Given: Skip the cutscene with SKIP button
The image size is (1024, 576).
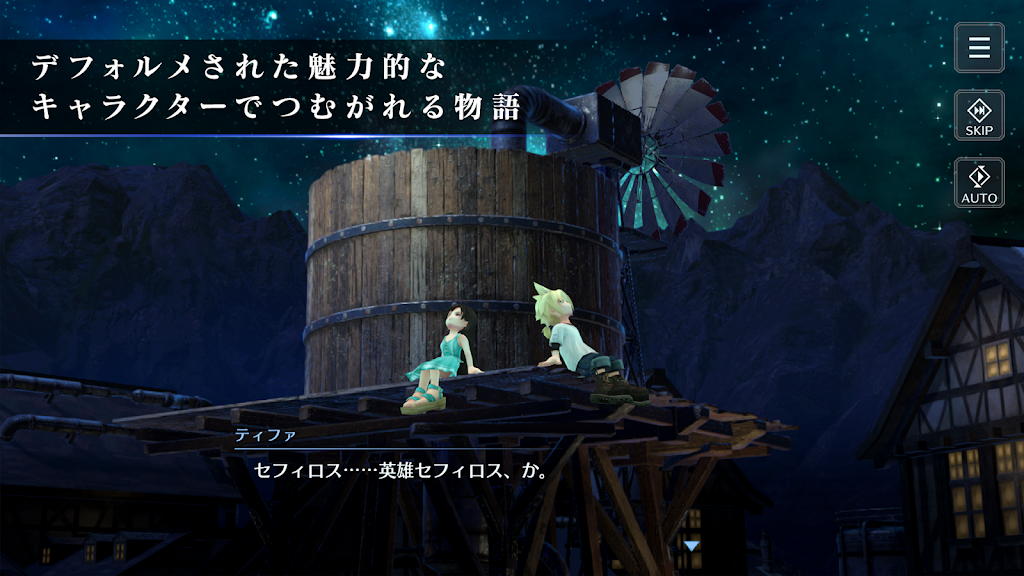Looking at the screenshot, I should pyautogui.click(x=979, y=115).
